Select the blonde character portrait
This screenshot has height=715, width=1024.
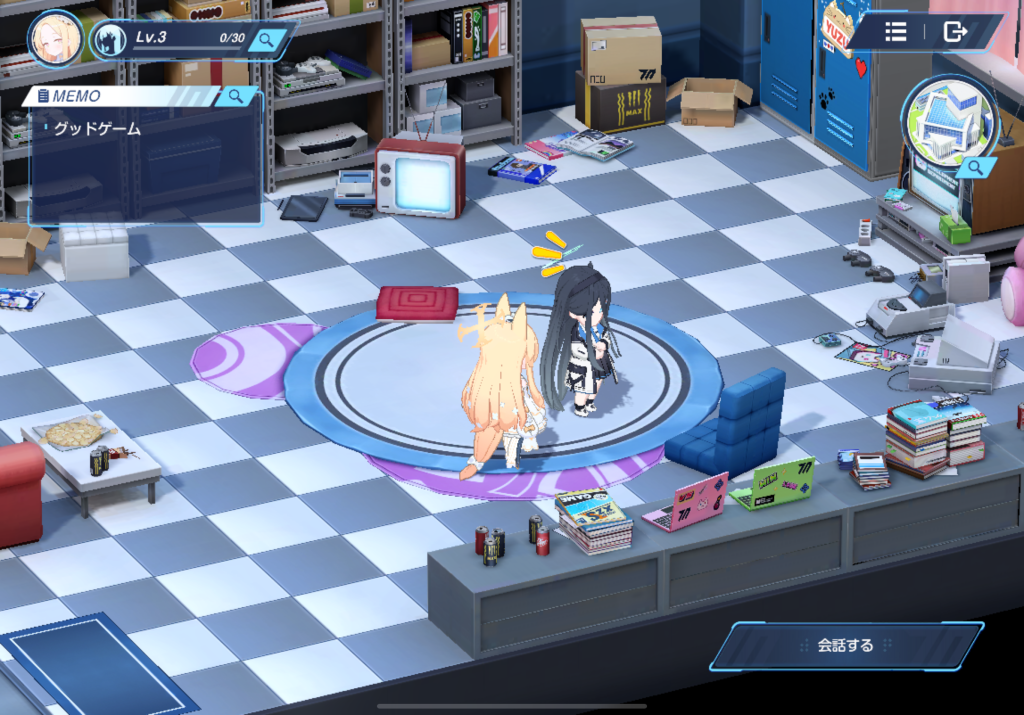(55, 39)
